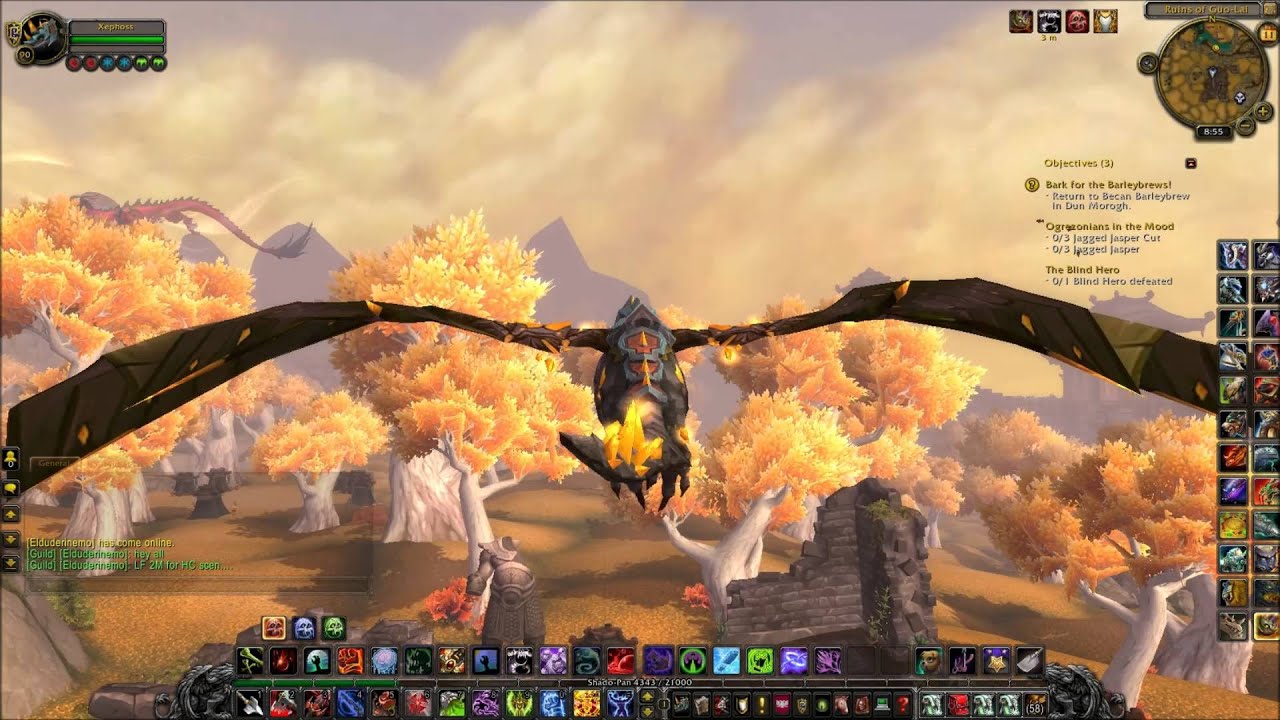1280x720 pixels.
Task: Click the Xephoss player portrait
Action: pos(41,38)
